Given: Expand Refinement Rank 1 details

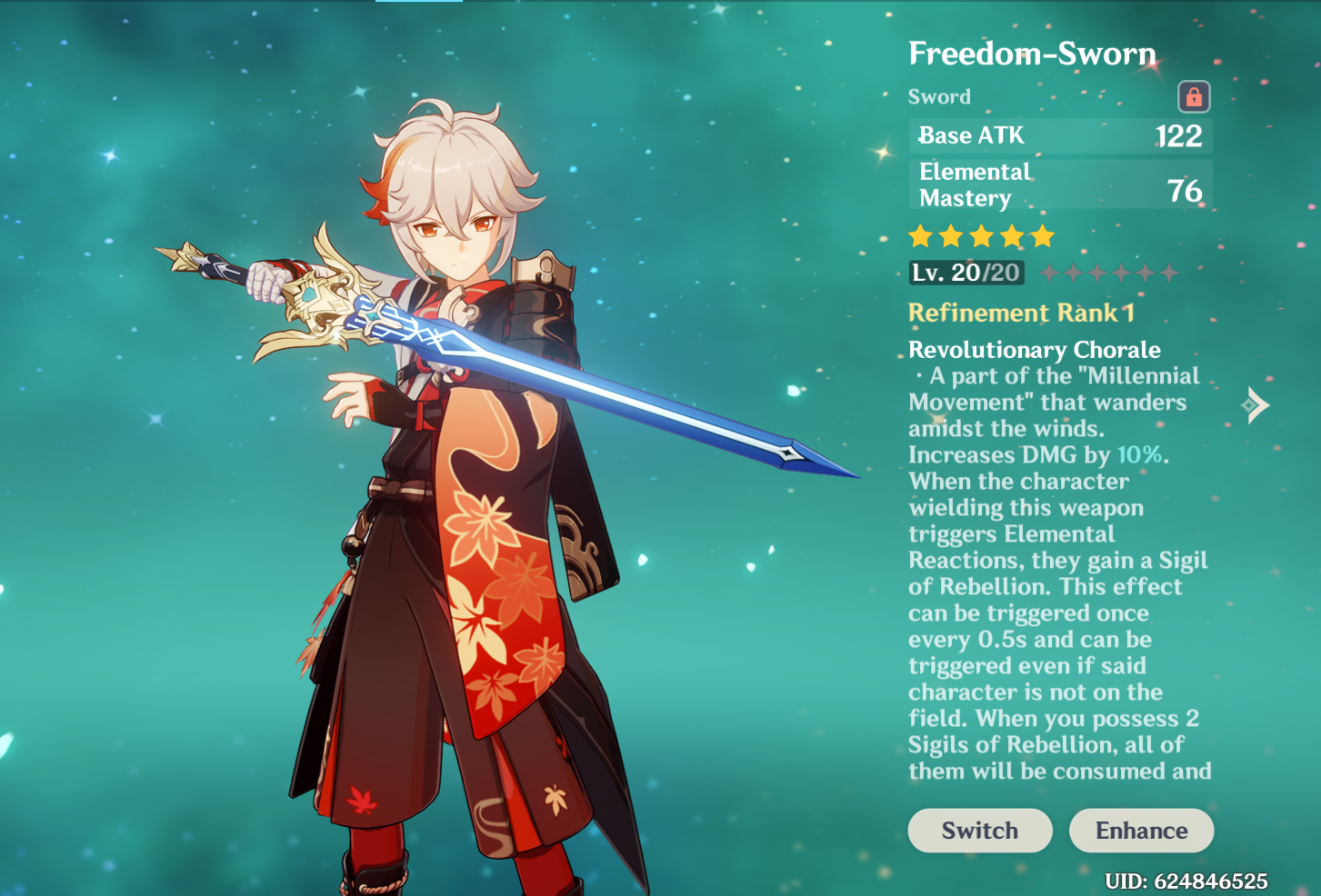Looking at the screenshot, I should [x=1021, y=313].
